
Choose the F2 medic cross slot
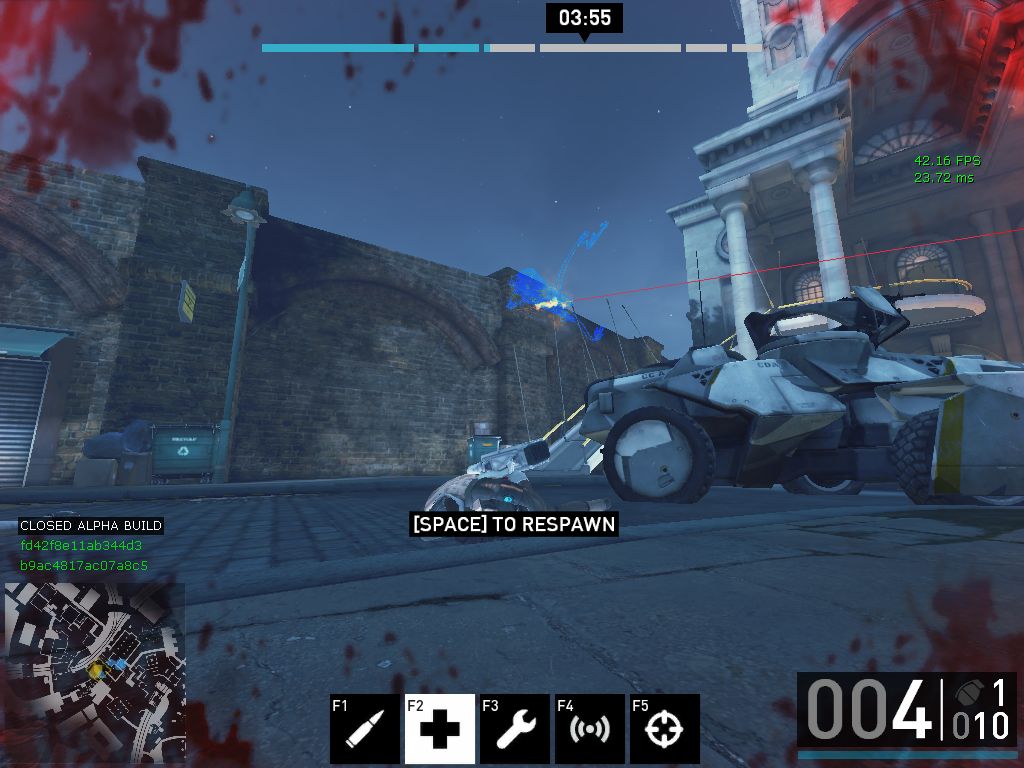(x=440, y=729)
